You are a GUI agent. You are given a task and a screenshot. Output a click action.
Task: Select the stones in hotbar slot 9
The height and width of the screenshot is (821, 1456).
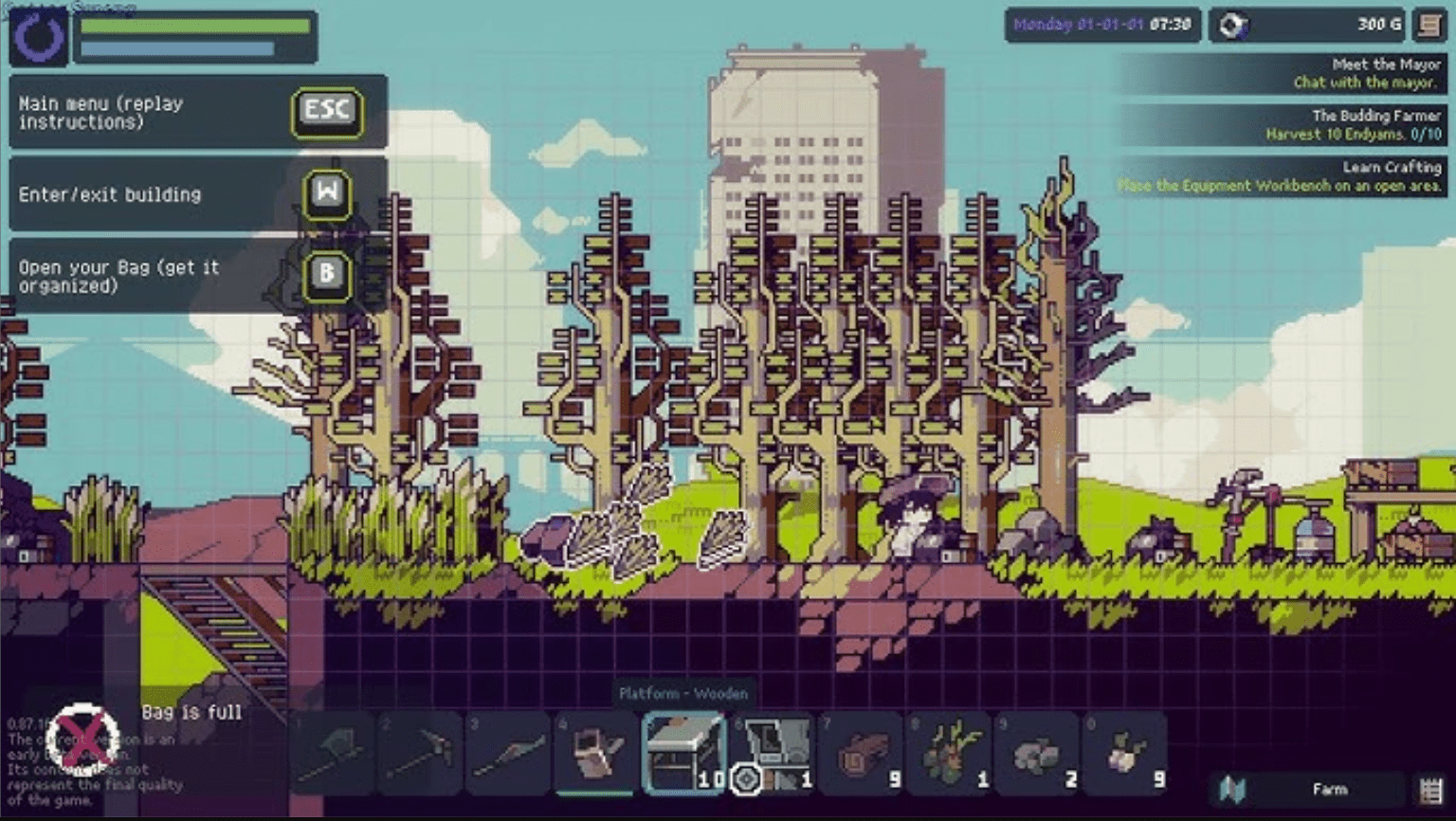(1038, 752)
